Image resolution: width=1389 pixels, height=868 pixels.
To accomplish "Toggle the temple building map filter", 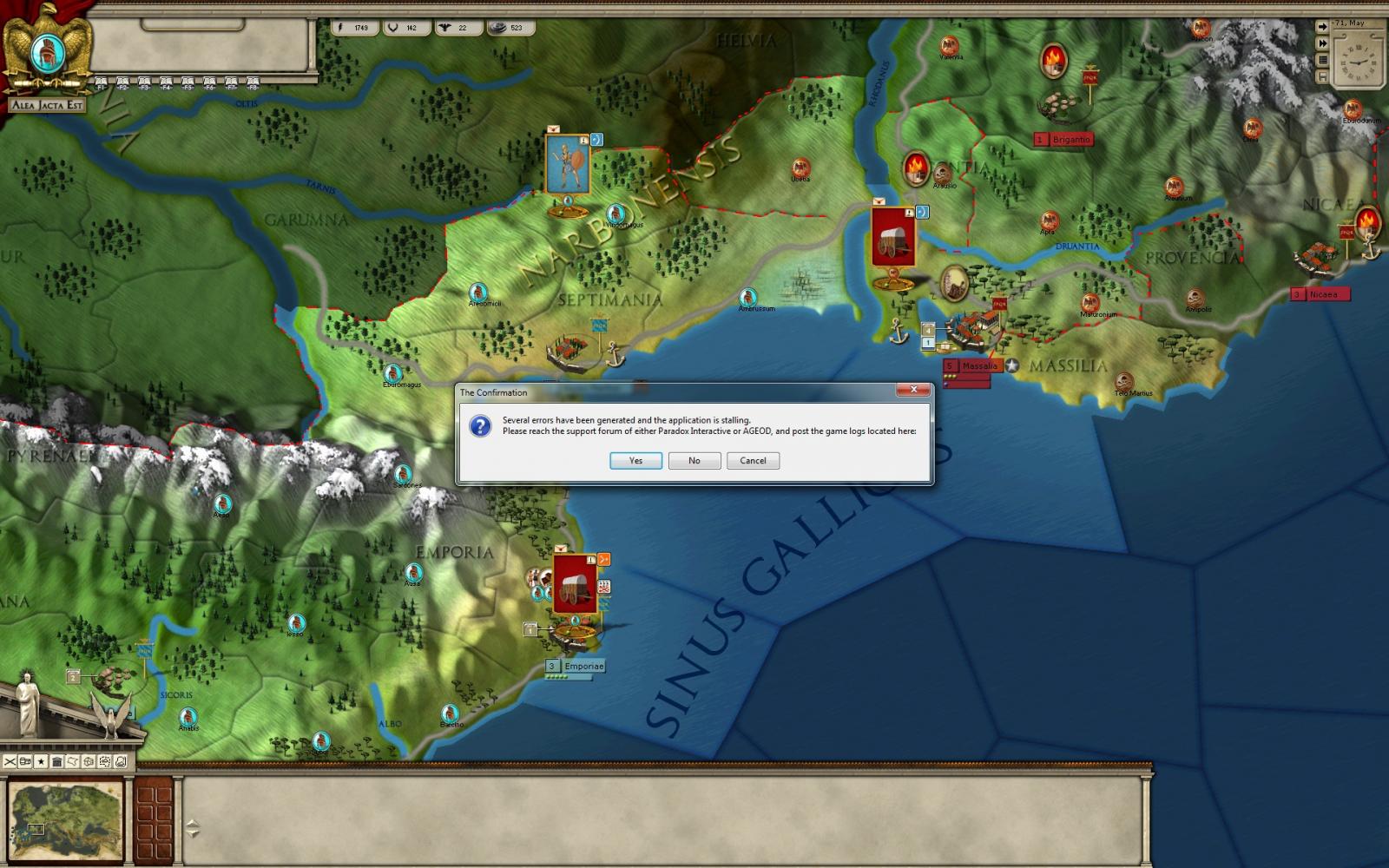I will [56, 761].
